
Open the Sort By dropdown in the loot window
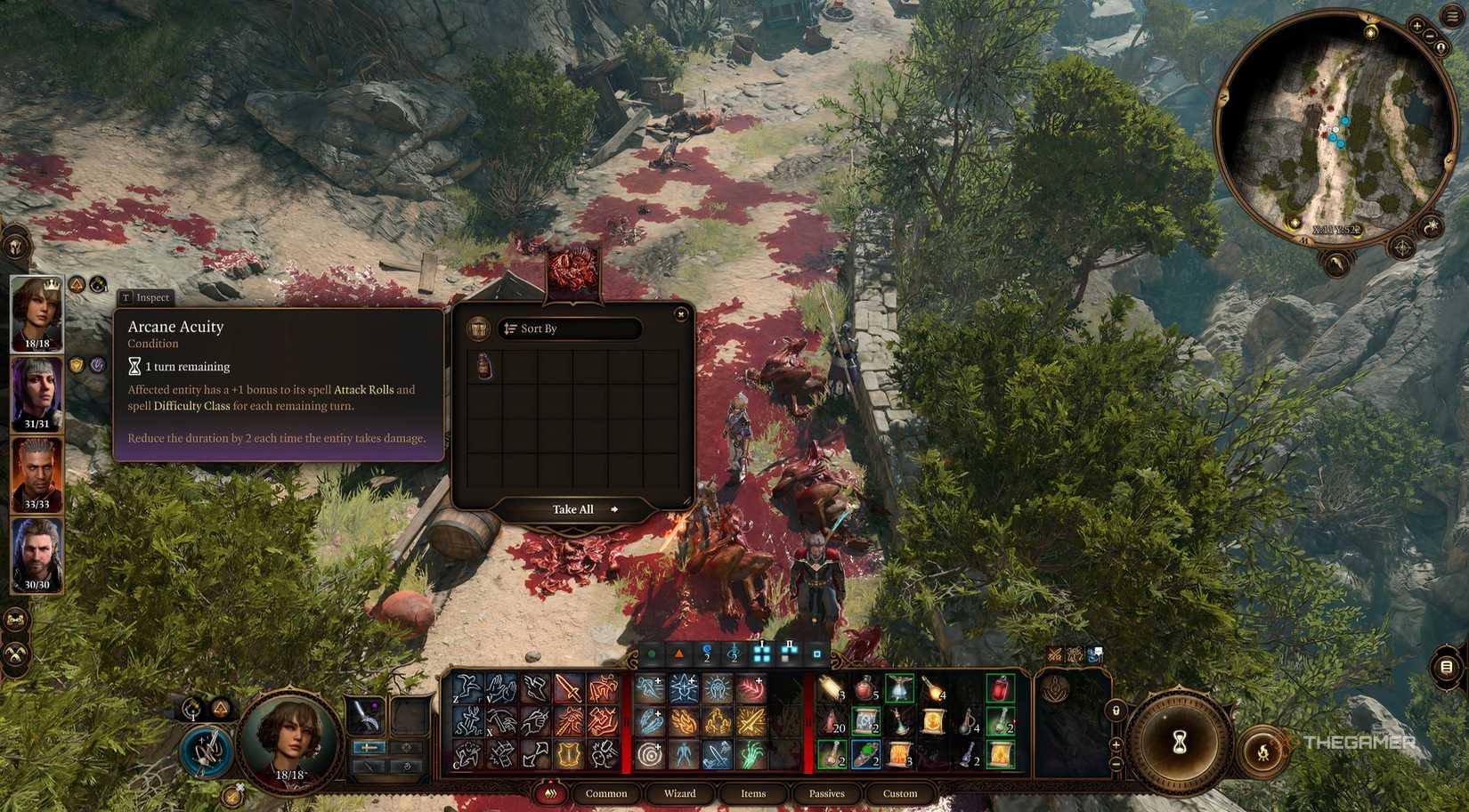(572, 329)
